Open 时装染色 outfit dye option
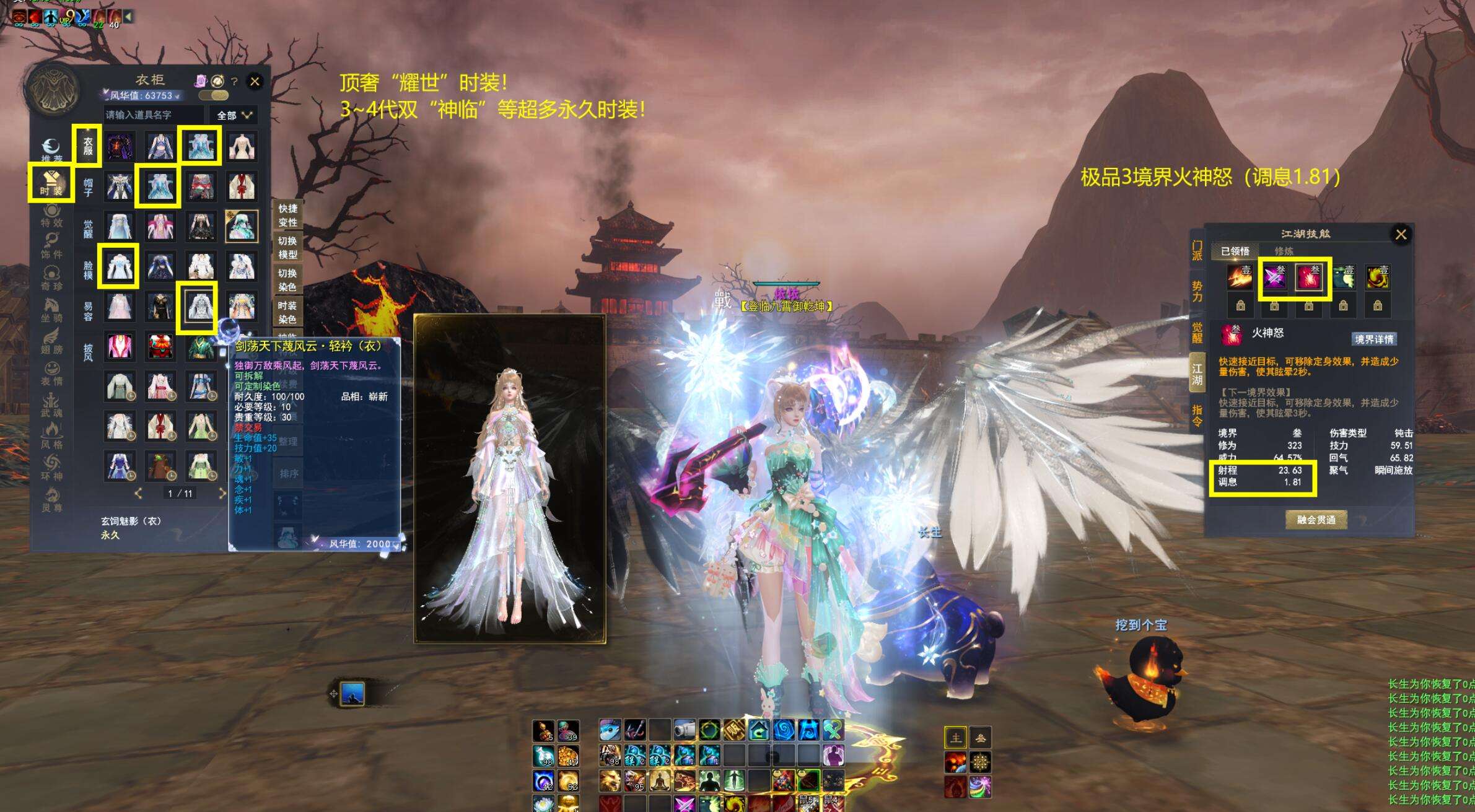1475x812 pixels. [287, 312]
